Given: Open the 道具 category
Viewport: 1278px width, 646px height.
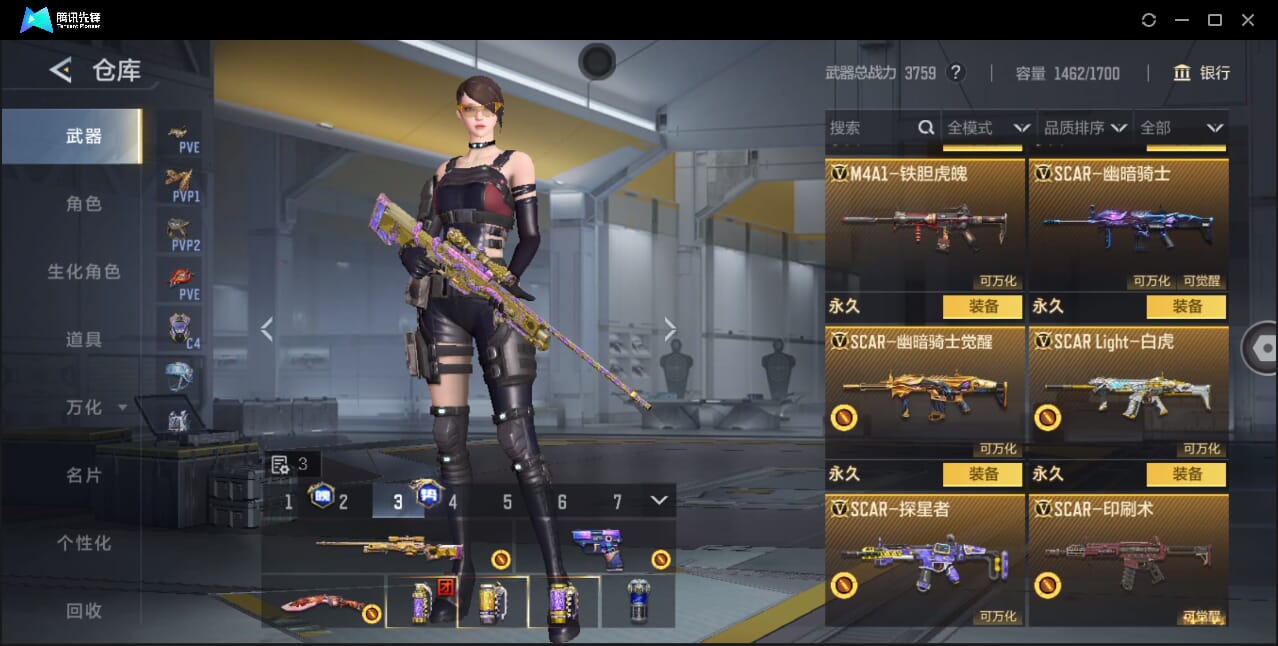Looking at the screenshot, I should [x=84, y=340].
